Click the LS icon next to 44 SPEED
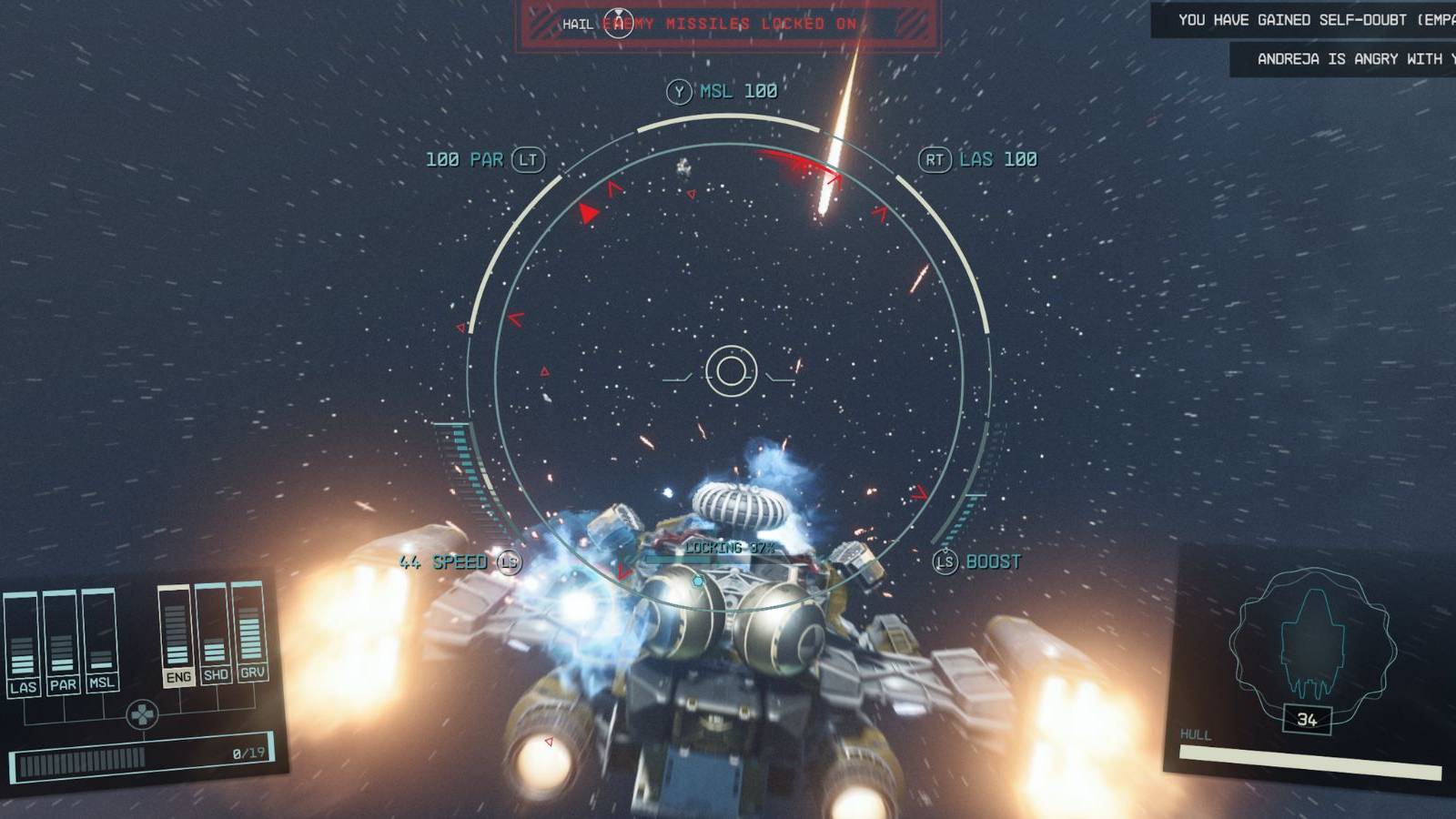1456x819 pixels. [x=510, y=563]
